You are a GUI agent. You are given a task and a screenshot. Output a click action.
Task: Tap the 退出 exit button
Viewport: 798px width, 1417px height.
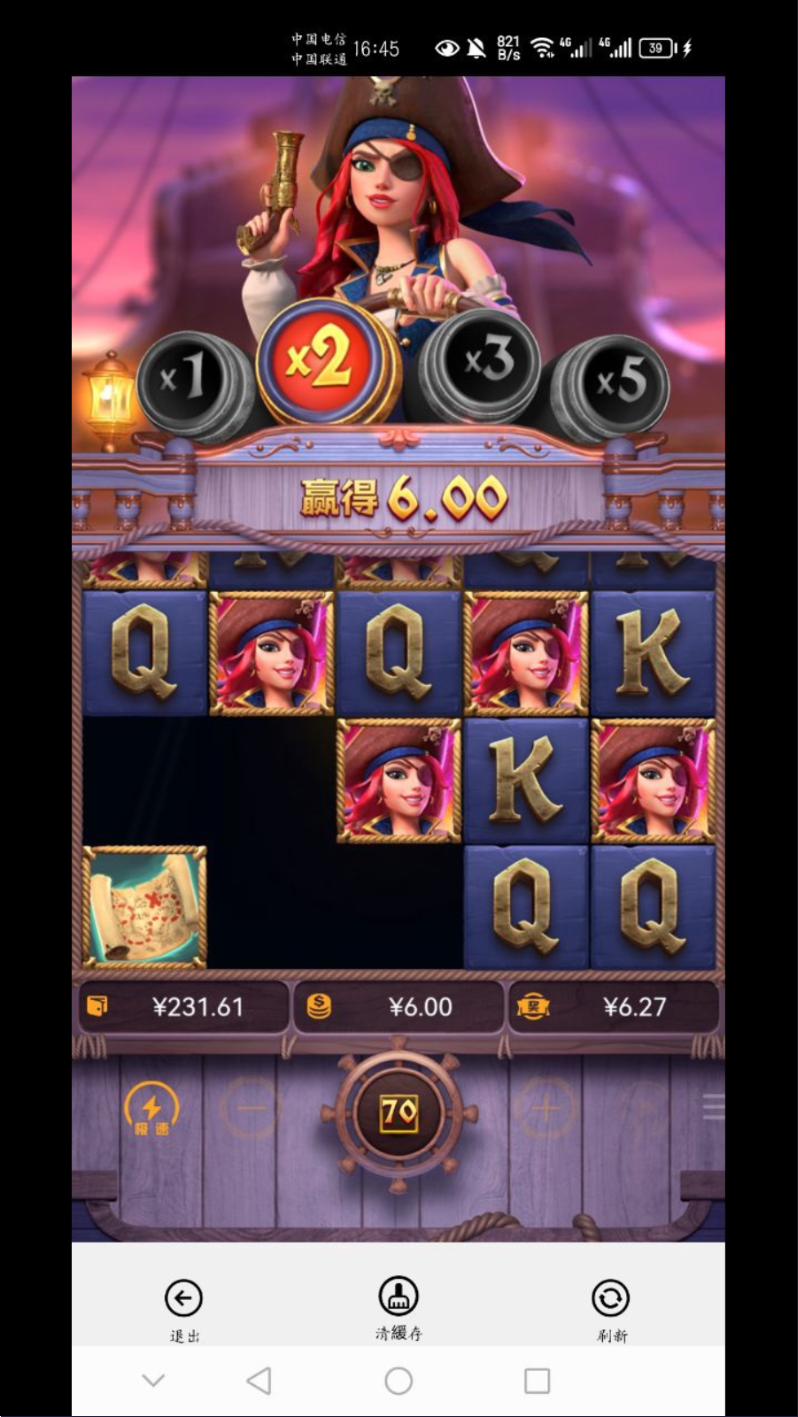click(x=184, y=1309)
